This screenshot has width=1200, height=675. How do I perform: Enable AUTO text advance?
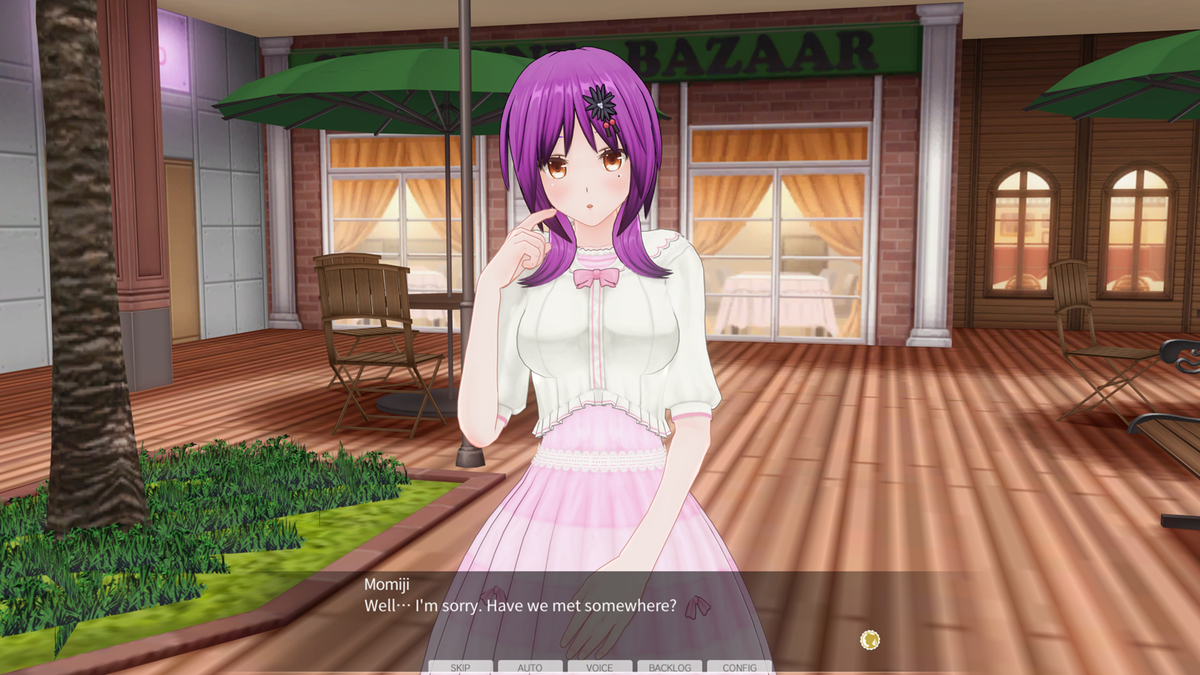(x=530, y=667)
